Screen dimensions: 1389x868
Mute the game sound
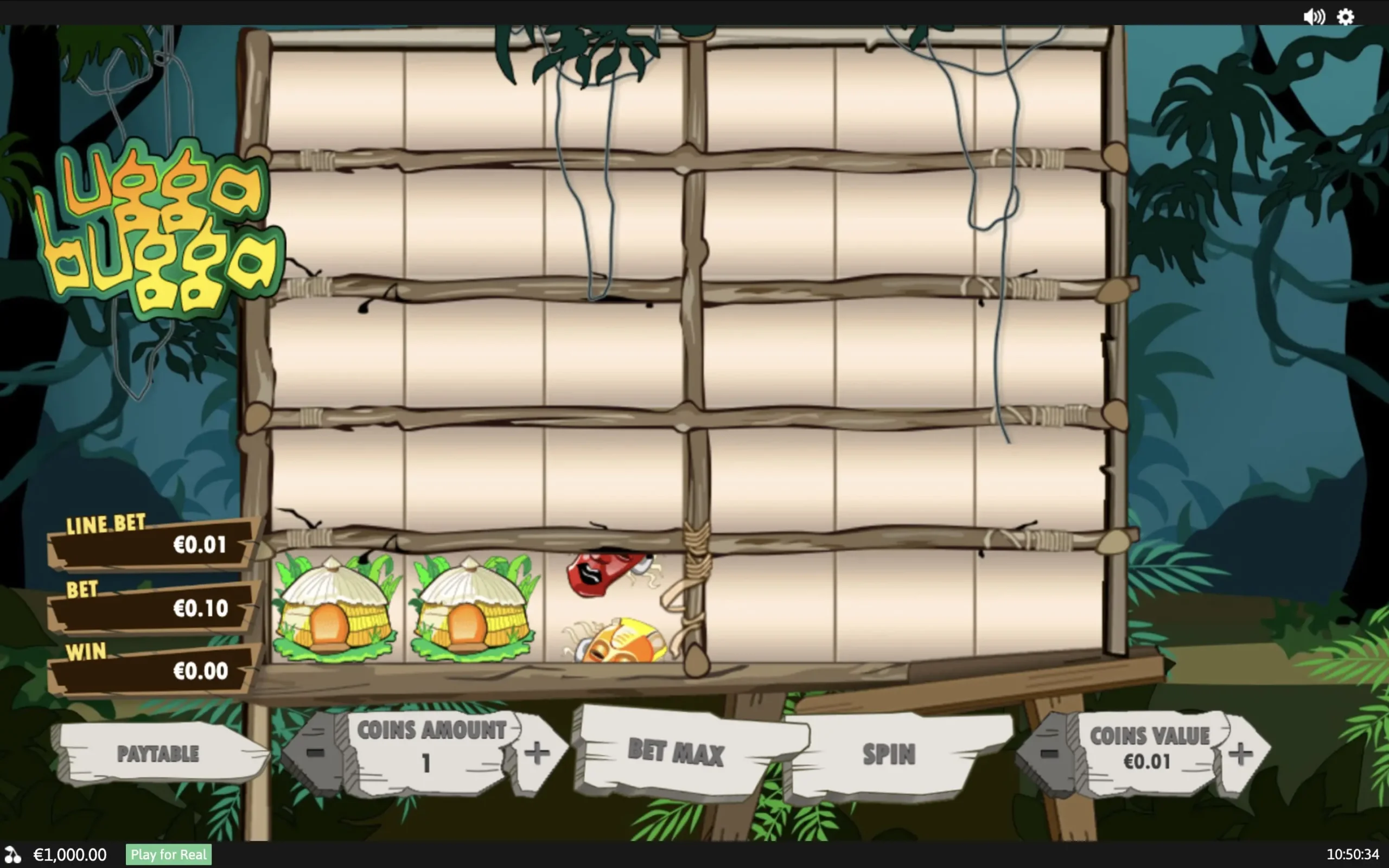1314,16
